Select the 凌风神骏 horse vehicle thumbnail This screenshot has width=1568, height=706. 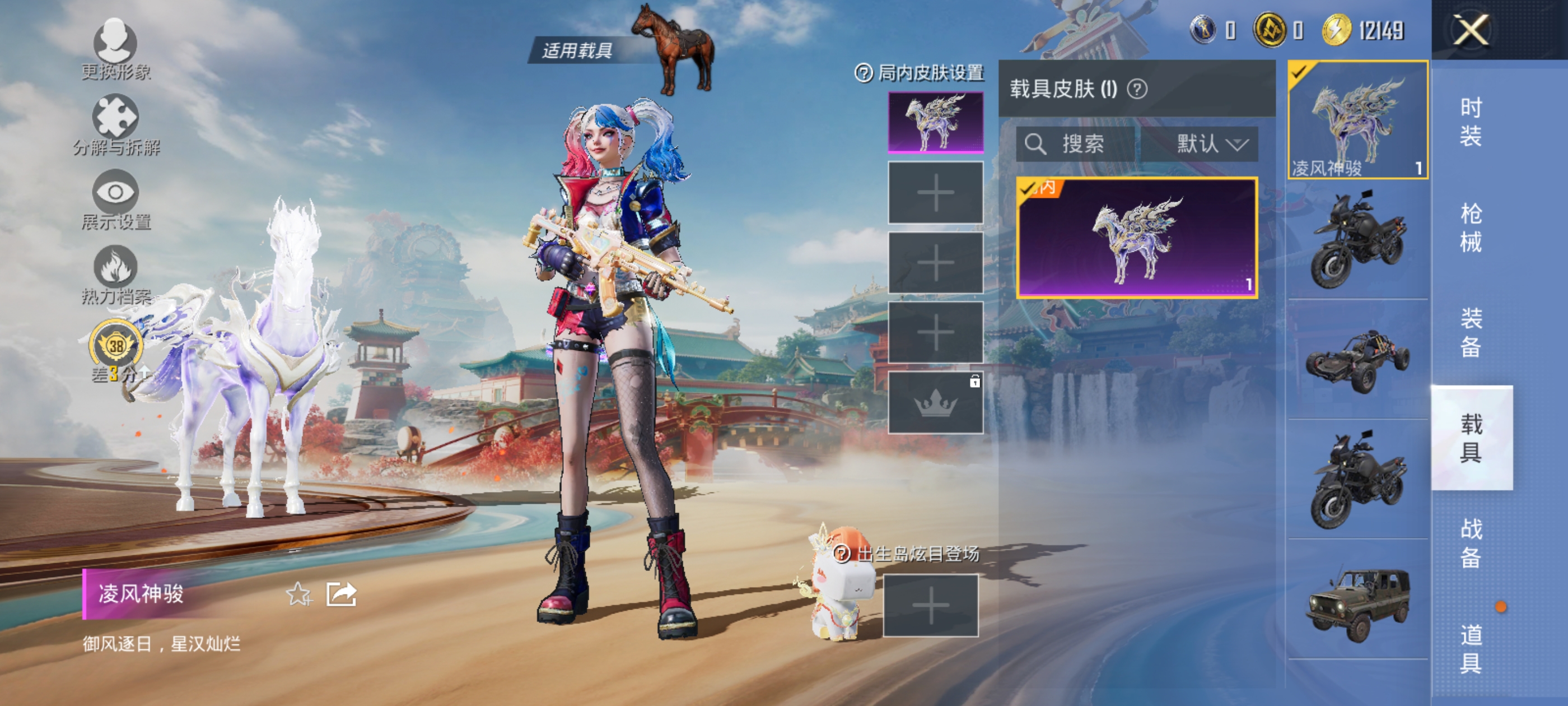(x=1357, y=120)
